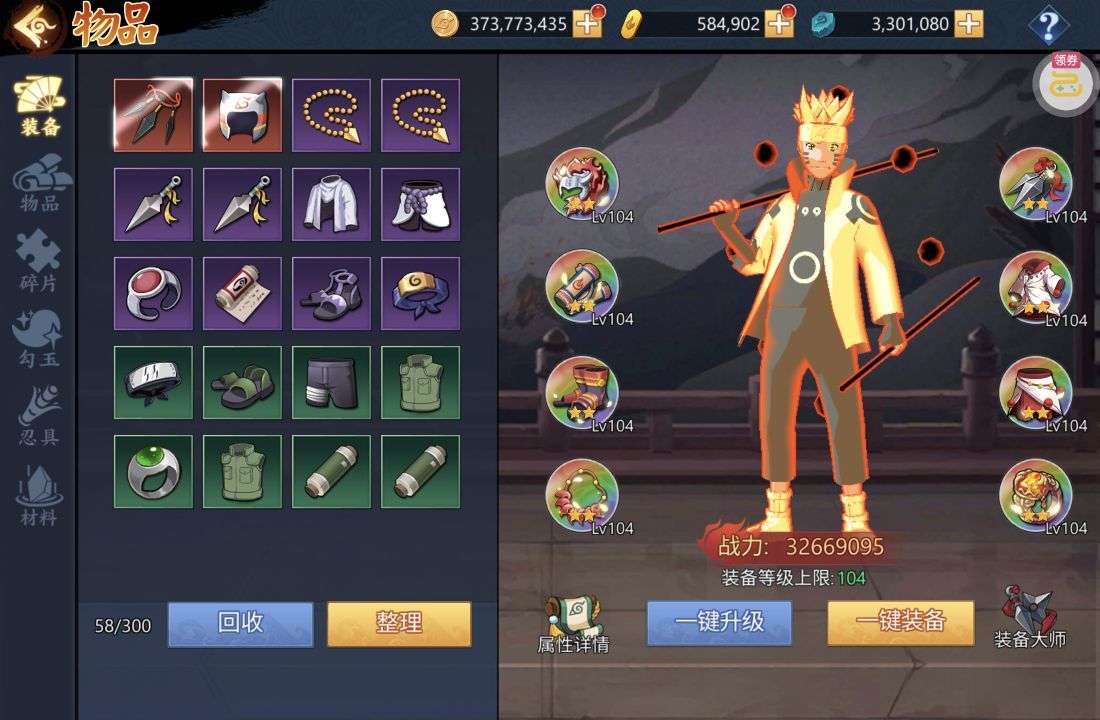Open the 碎片 fragments tab
Image resolution: width=1100 pixels, height=720 pixels.
click(x=39, y=263)
